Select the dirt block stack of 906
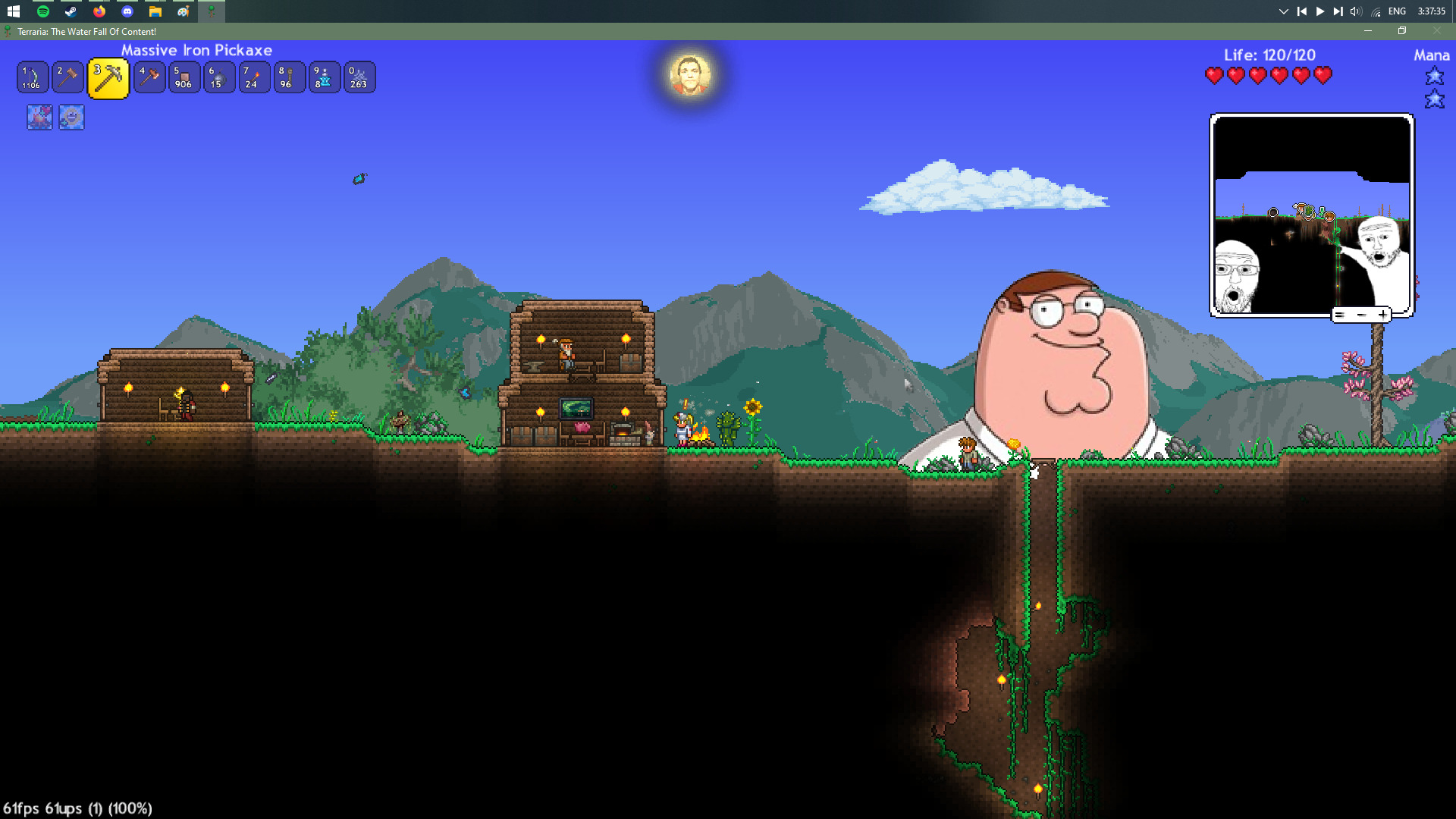1456x819 pixels. point(184,77)
